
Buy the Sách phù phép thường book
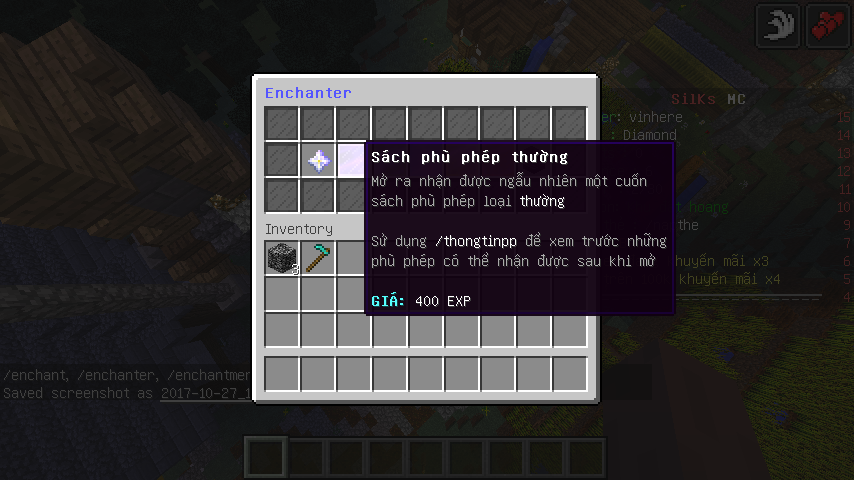pyautogui.click(x=352, y=160)
